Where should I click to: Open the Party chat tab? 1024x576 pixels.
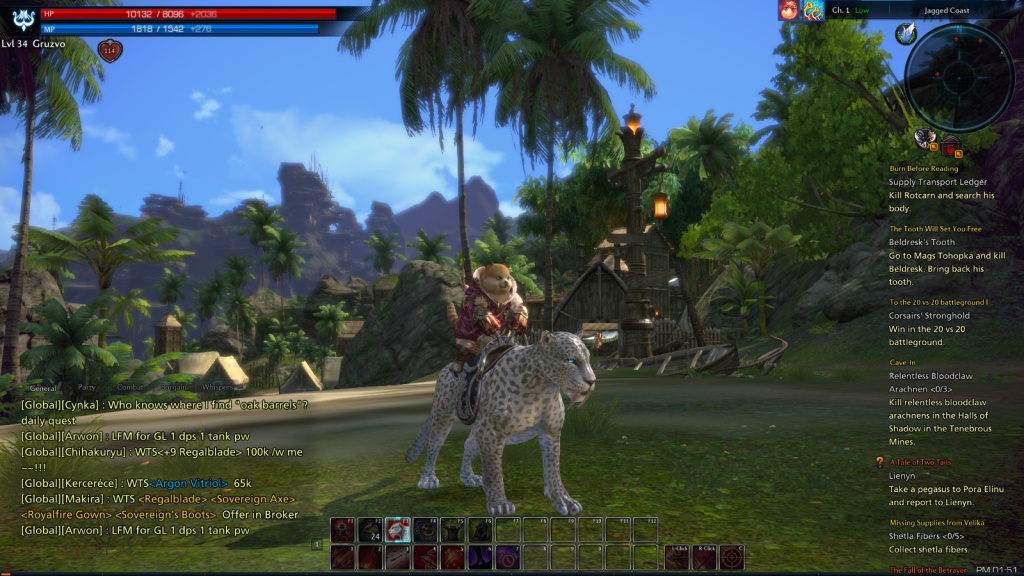click(87, 387)
